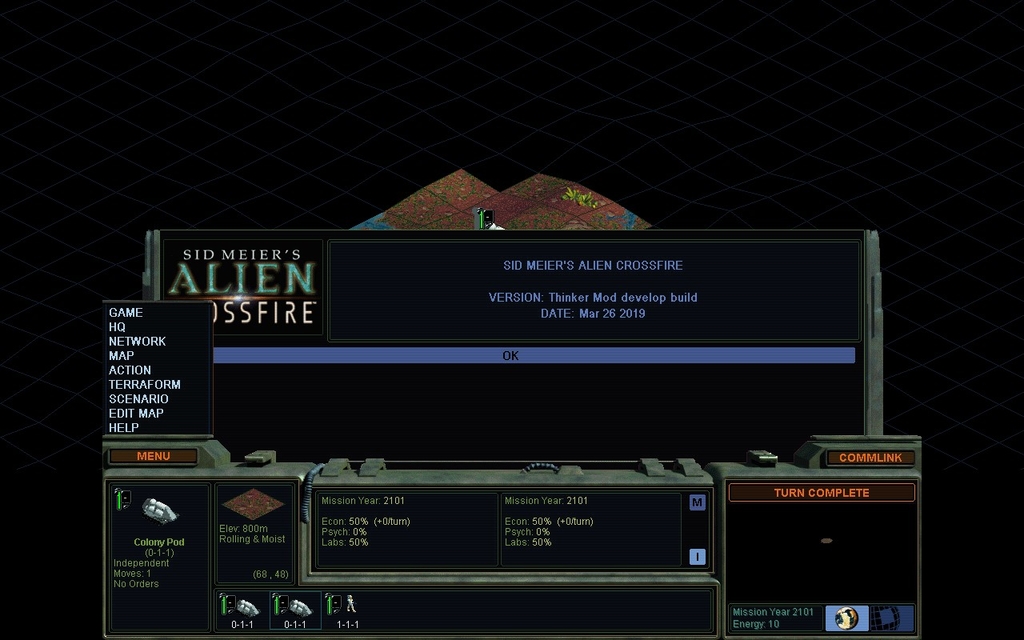Open the COMMLINK panel
Image resolution: width=1024 pixels, height=640 pixels.
click(x=870, y=457)
